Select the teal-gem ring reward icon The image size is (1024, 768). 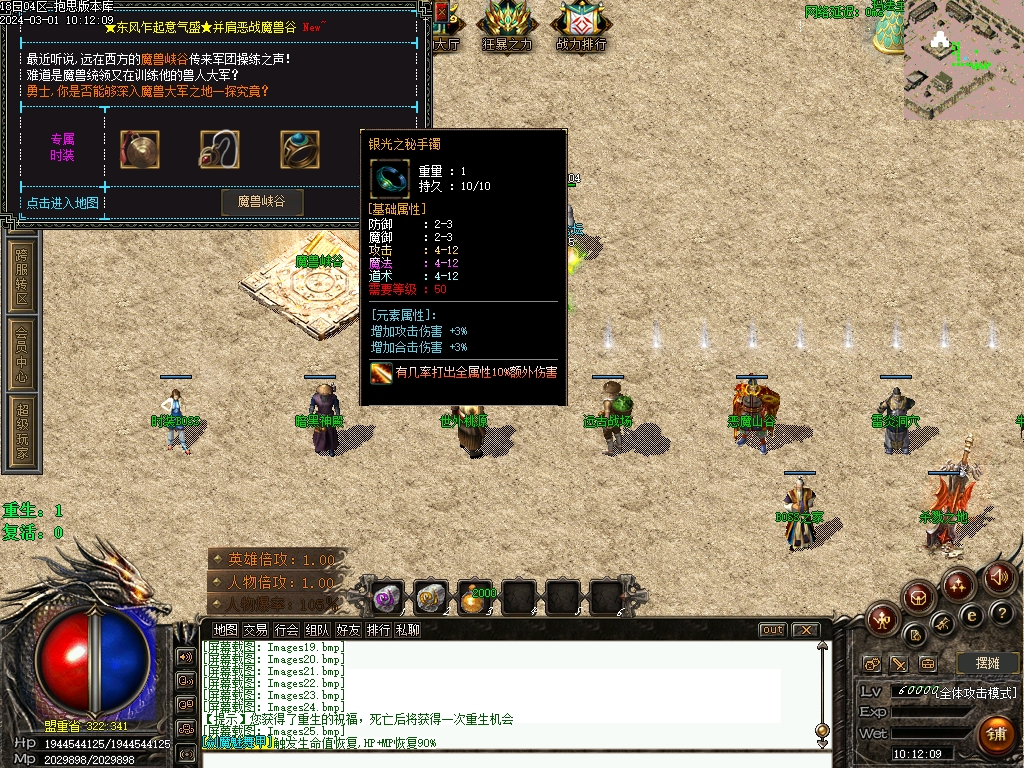coord(299,150)
